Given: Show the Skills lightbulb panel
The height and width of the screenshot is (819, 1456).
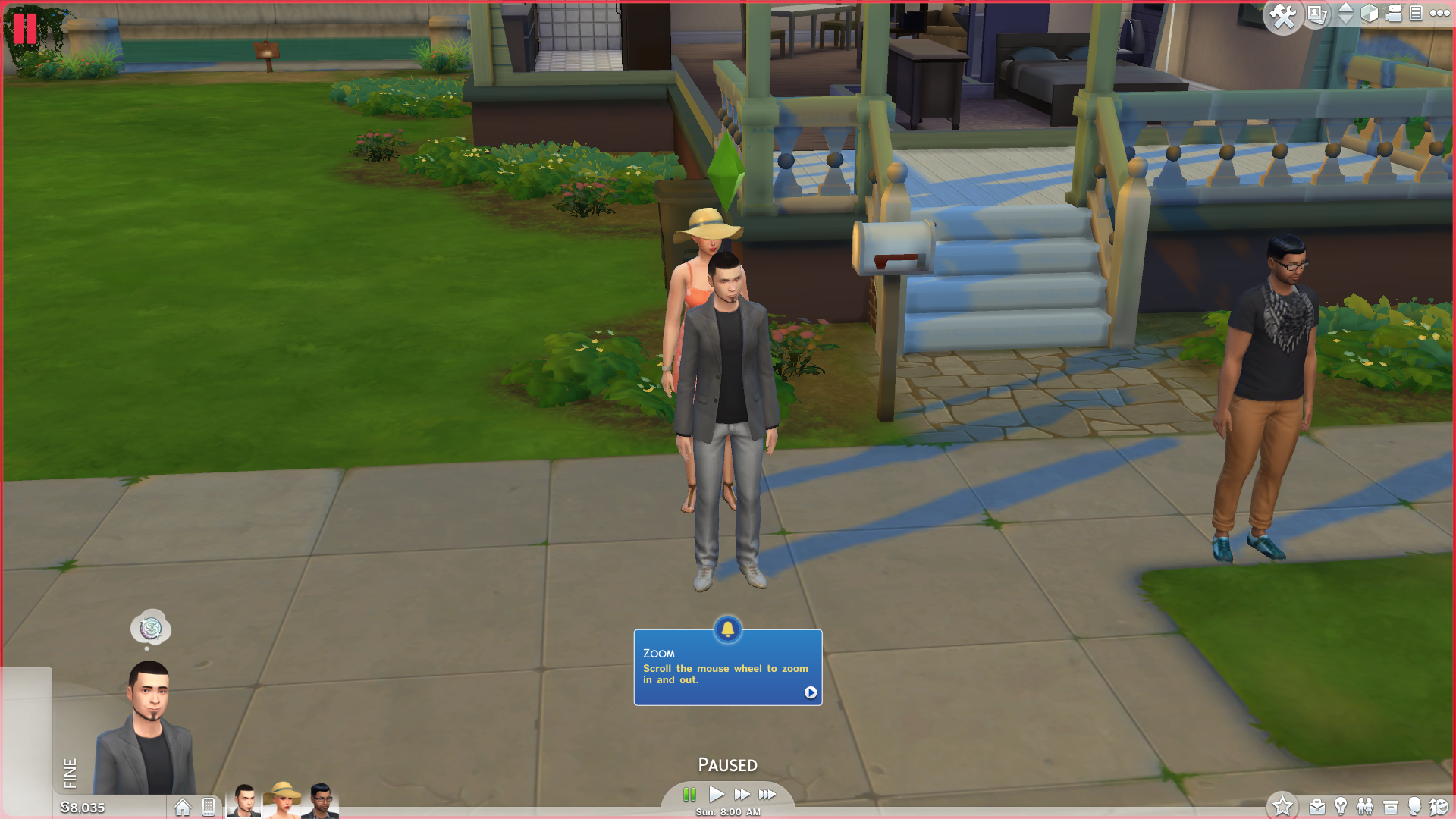Looking at the screenshot, I should [x=1341, y=807].
